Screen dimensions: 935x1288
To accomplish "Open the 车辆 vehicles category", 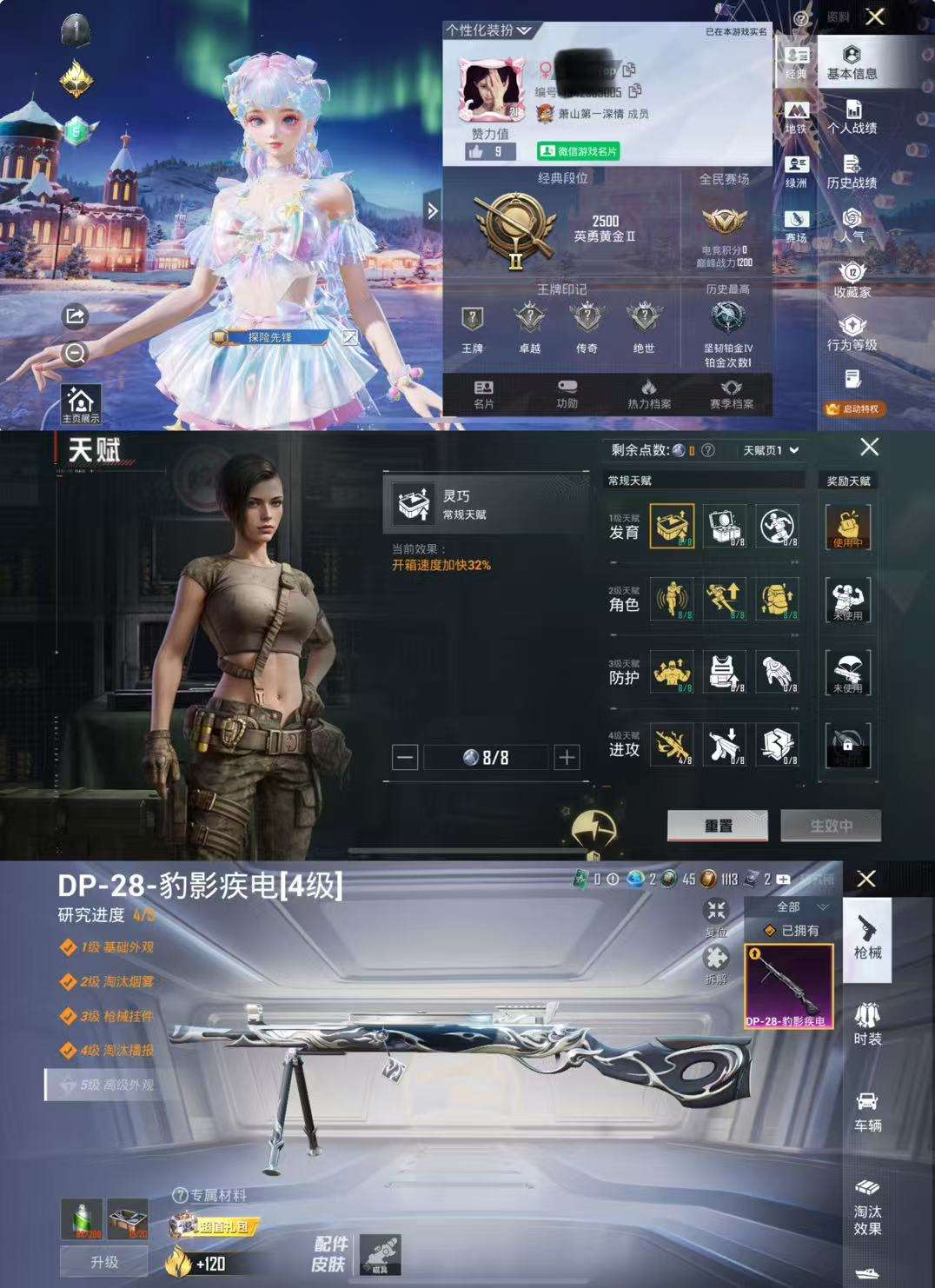I will click(x=867, y=1112).
